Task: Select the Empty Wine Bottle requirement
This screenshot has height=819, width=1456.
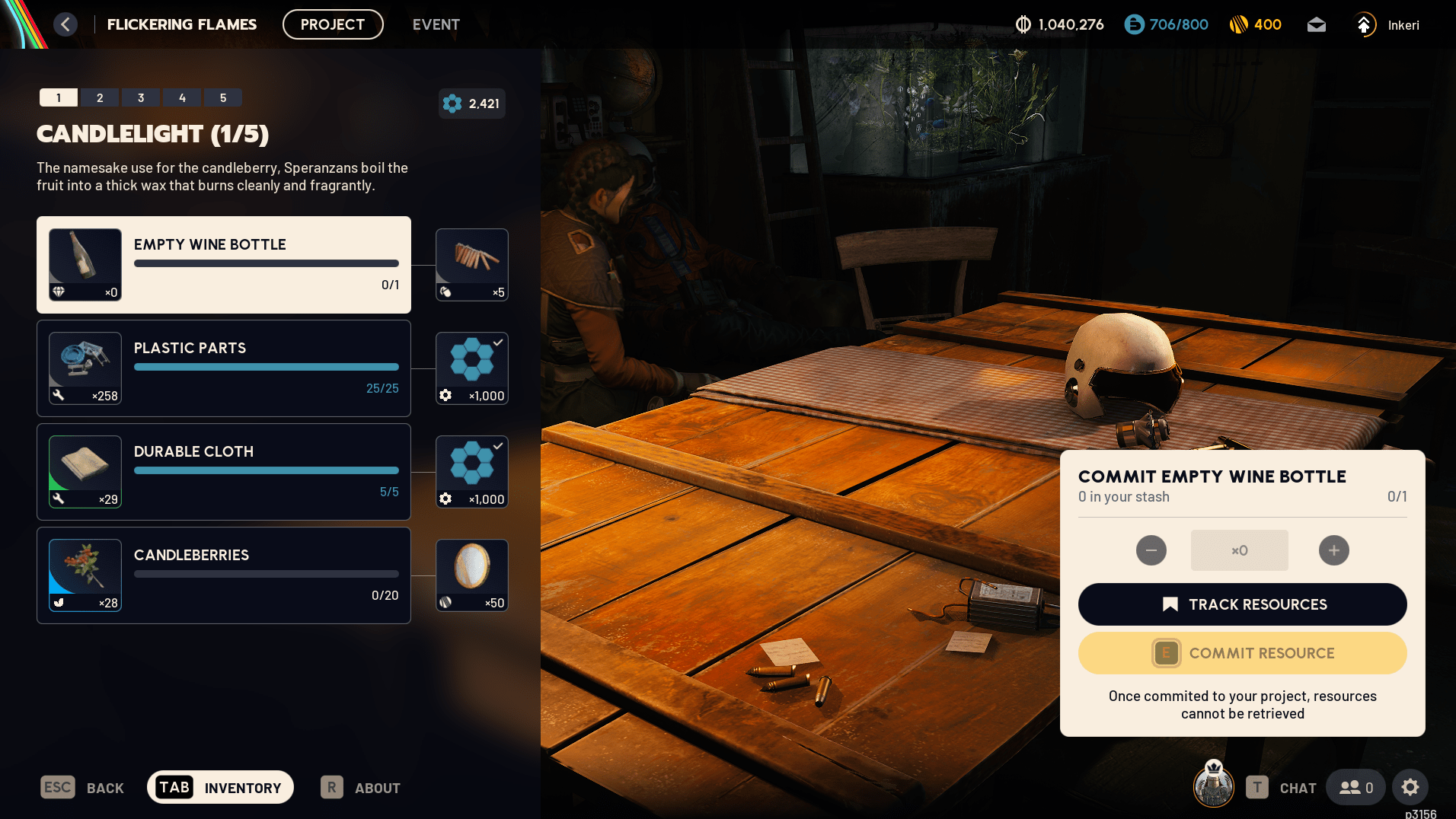Action: 224,265
